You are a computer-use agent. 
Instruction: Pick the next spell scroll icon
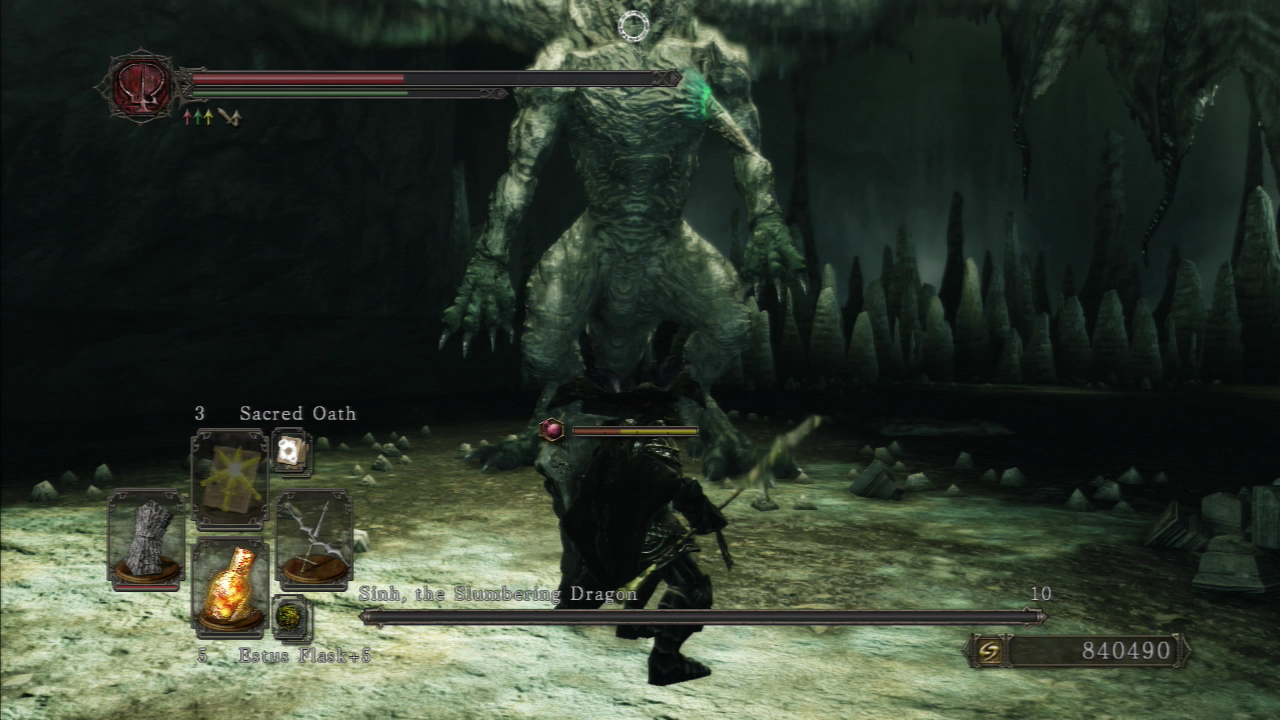292,452
